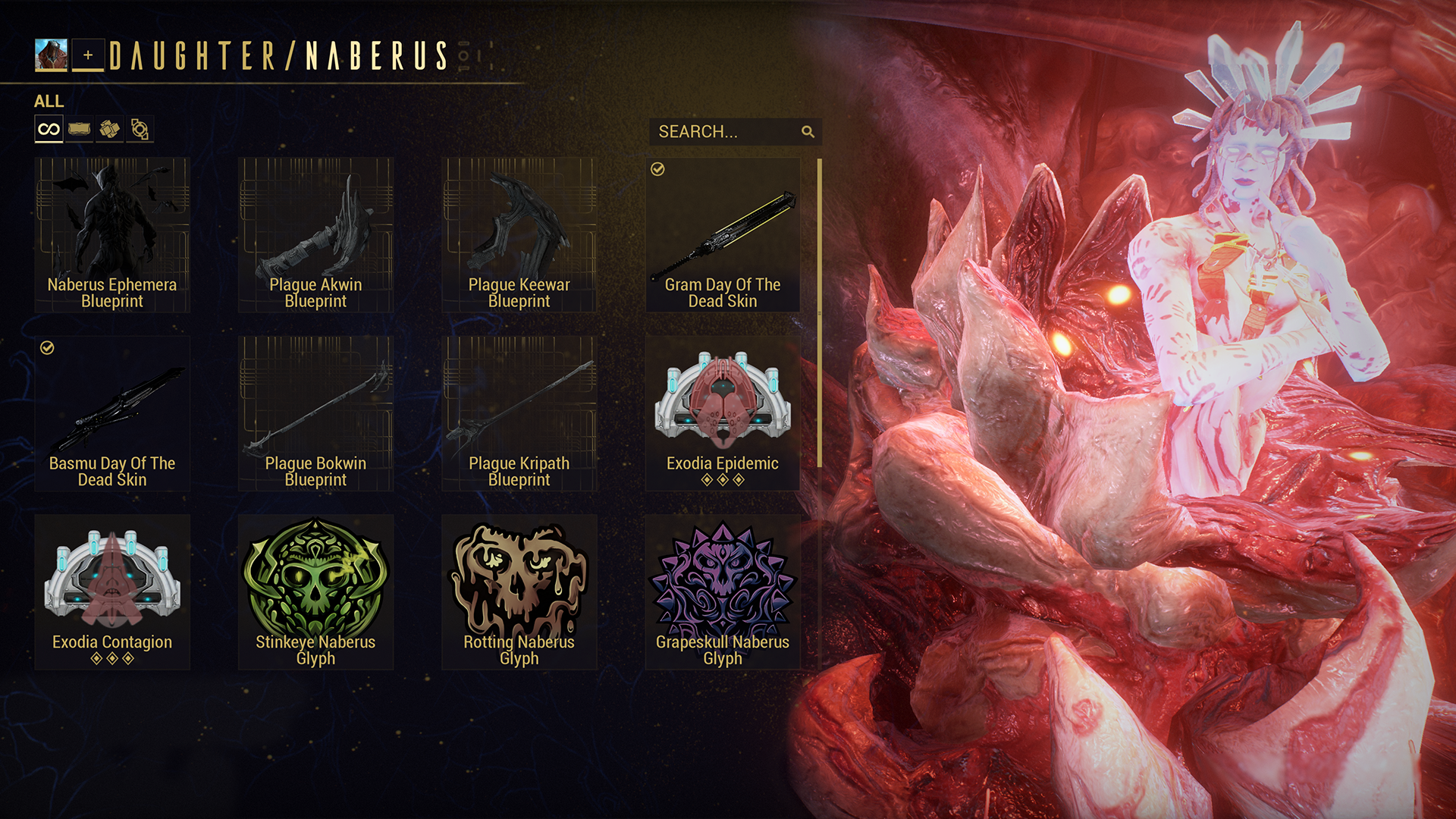Pick the Stinkeye Naberus Glyph
Image resolution: width=1456 pixels, height=819 pixels.
click(315, 592)
